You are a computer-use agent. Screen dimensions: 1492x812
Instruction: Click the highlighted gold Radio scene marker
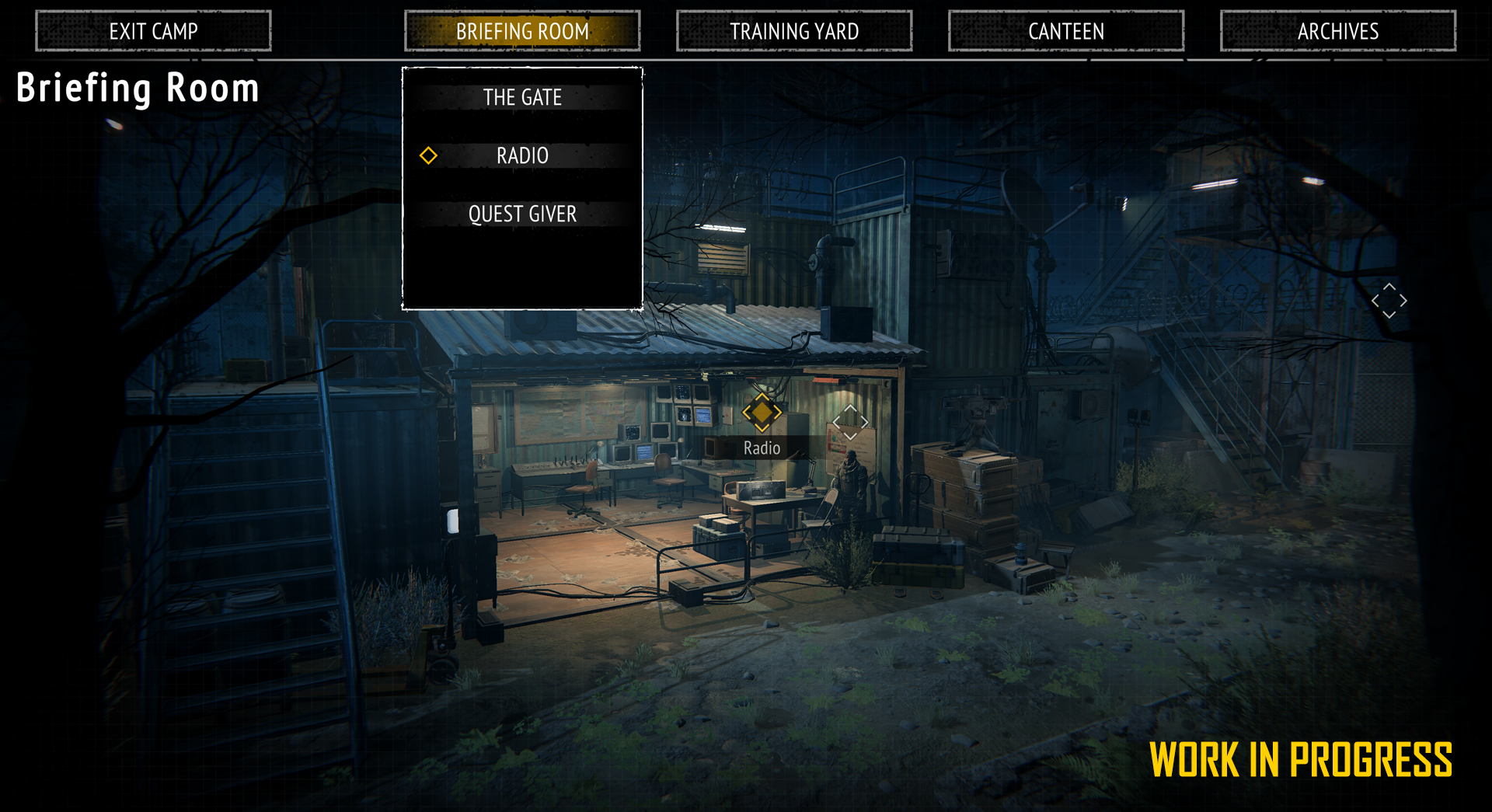coord(762,413)
